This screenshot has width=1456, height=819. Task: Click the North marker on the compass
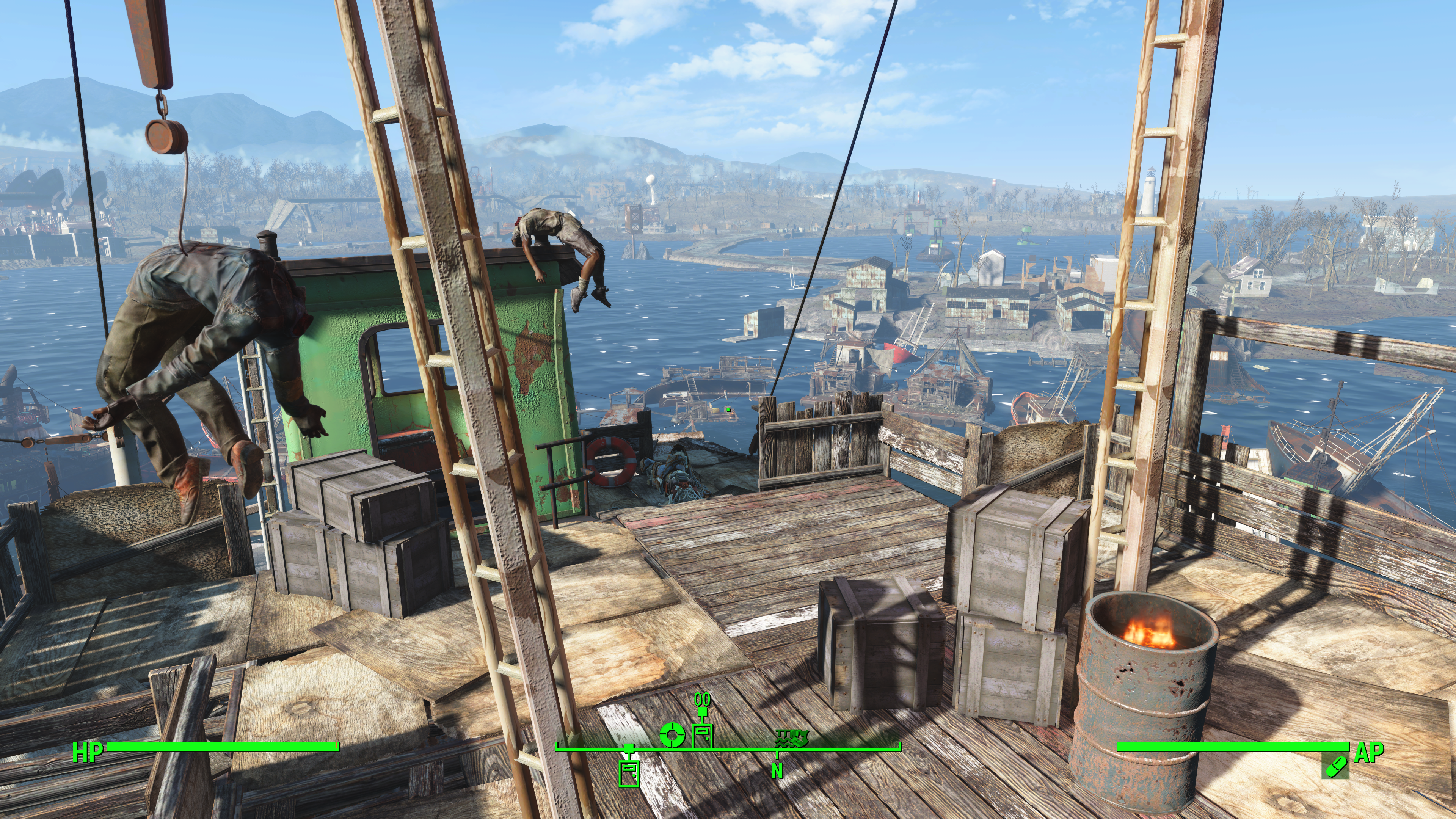pos(777,770)
